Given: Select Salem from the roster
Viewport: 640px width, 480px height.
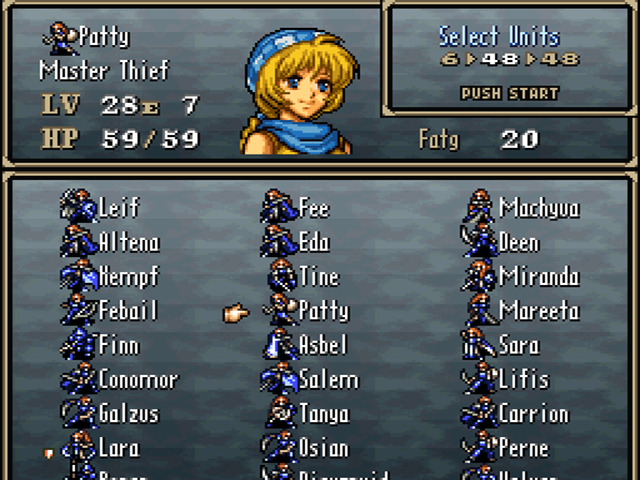Looking at the screenshot, I should [x=328, y=380].
